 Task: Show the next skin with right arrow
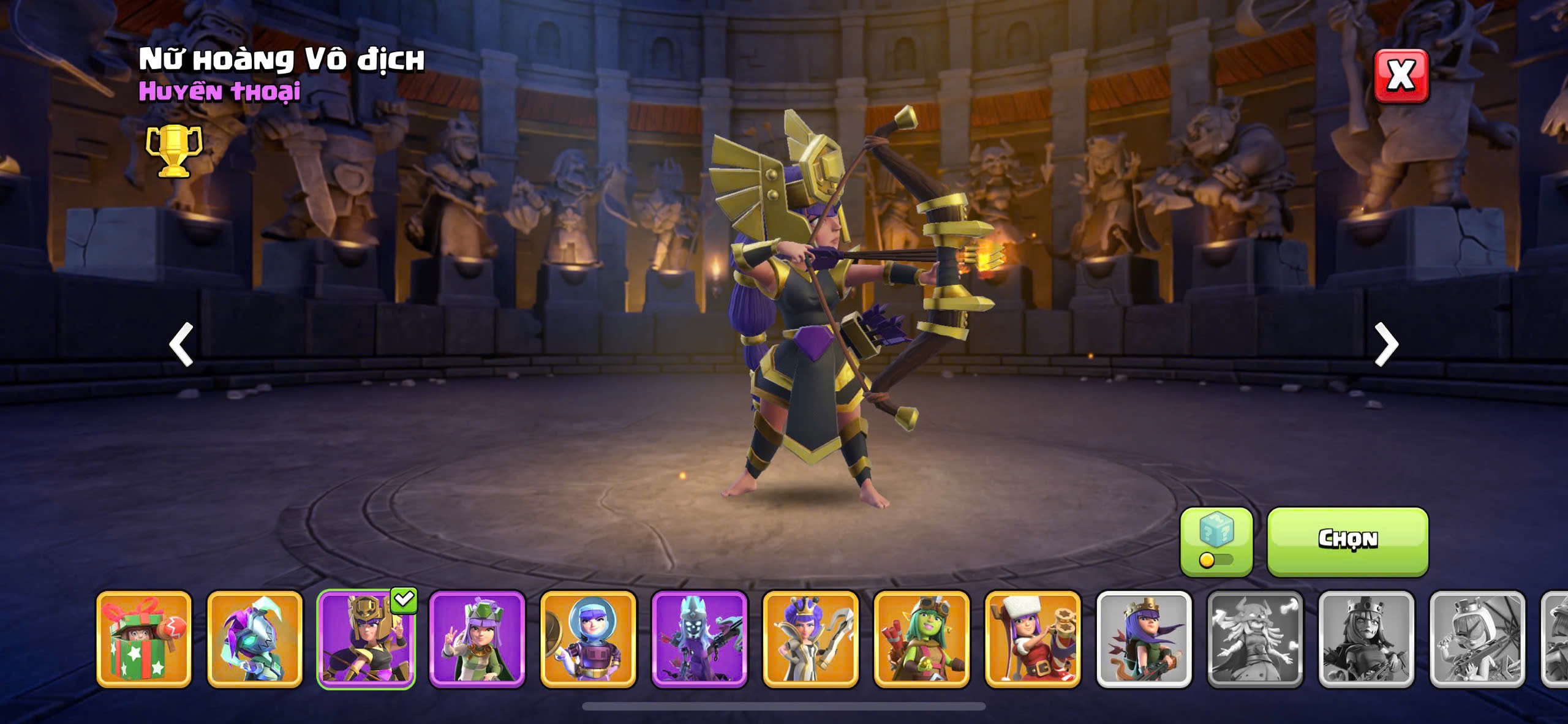click(1386, 344)
